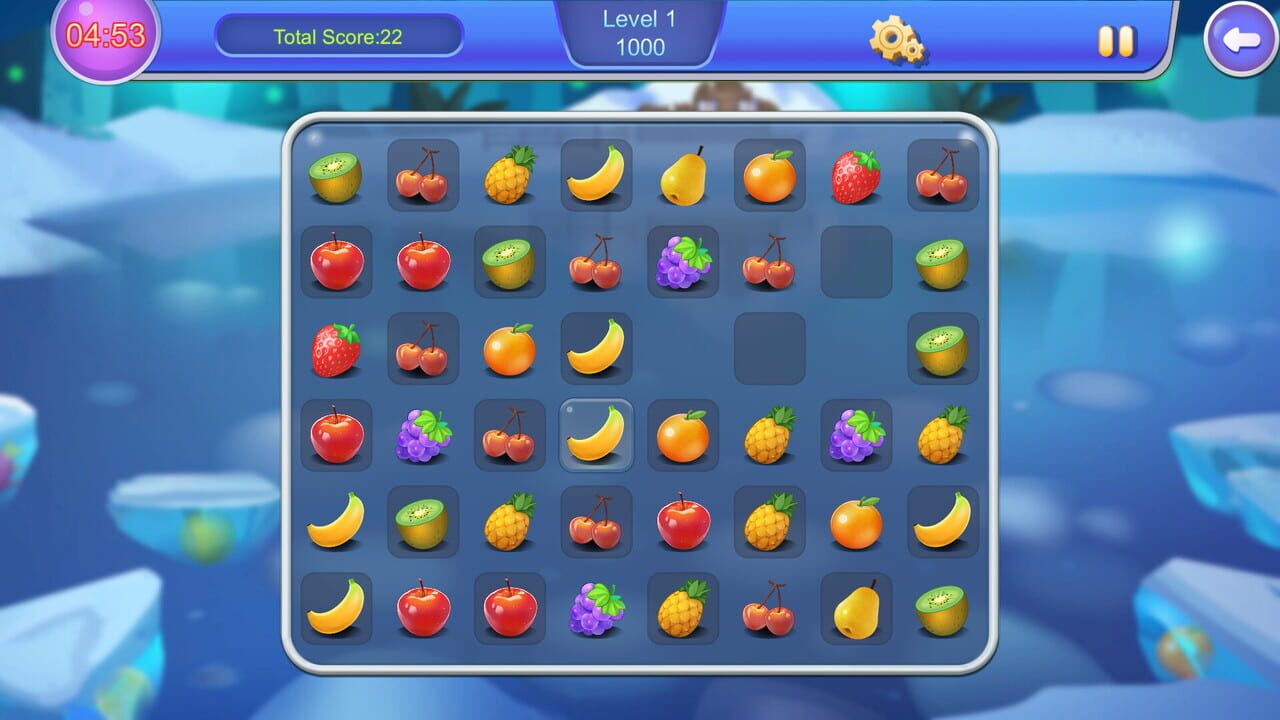Select the orange tile next to the highlighted banana
The width and height of the screenshot is (1280, 720).
(684, 435)
